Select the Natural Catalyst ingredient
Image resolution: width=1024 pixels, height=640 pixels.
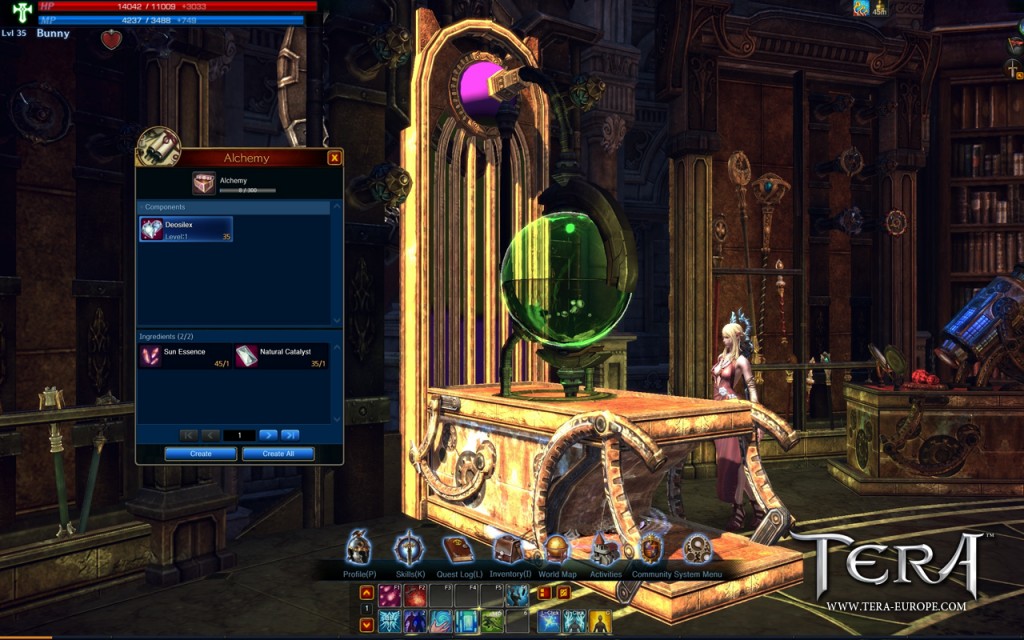281,356
